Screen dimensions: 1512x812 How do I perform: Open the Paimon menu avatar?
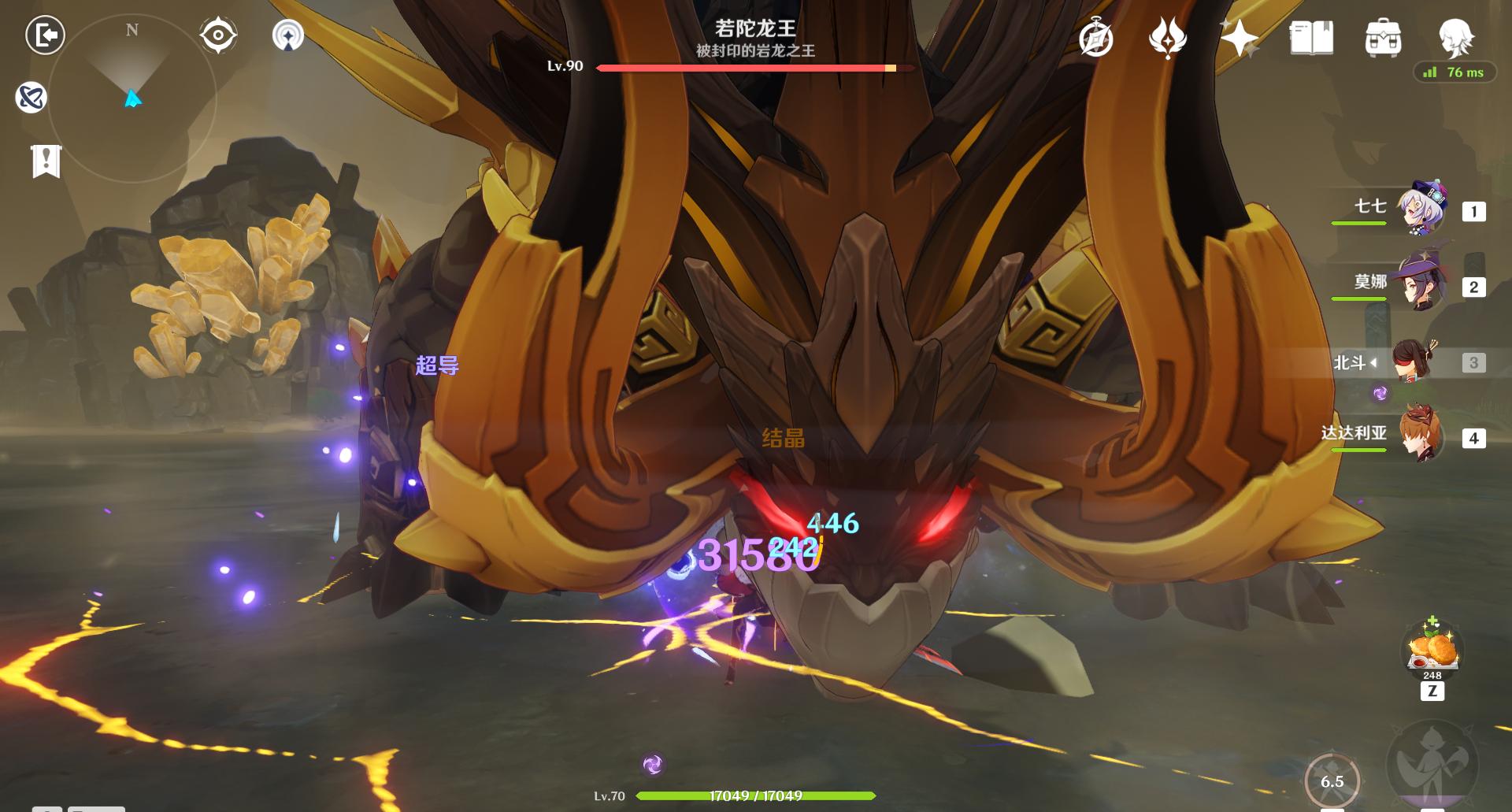[x=1455, y=36]
